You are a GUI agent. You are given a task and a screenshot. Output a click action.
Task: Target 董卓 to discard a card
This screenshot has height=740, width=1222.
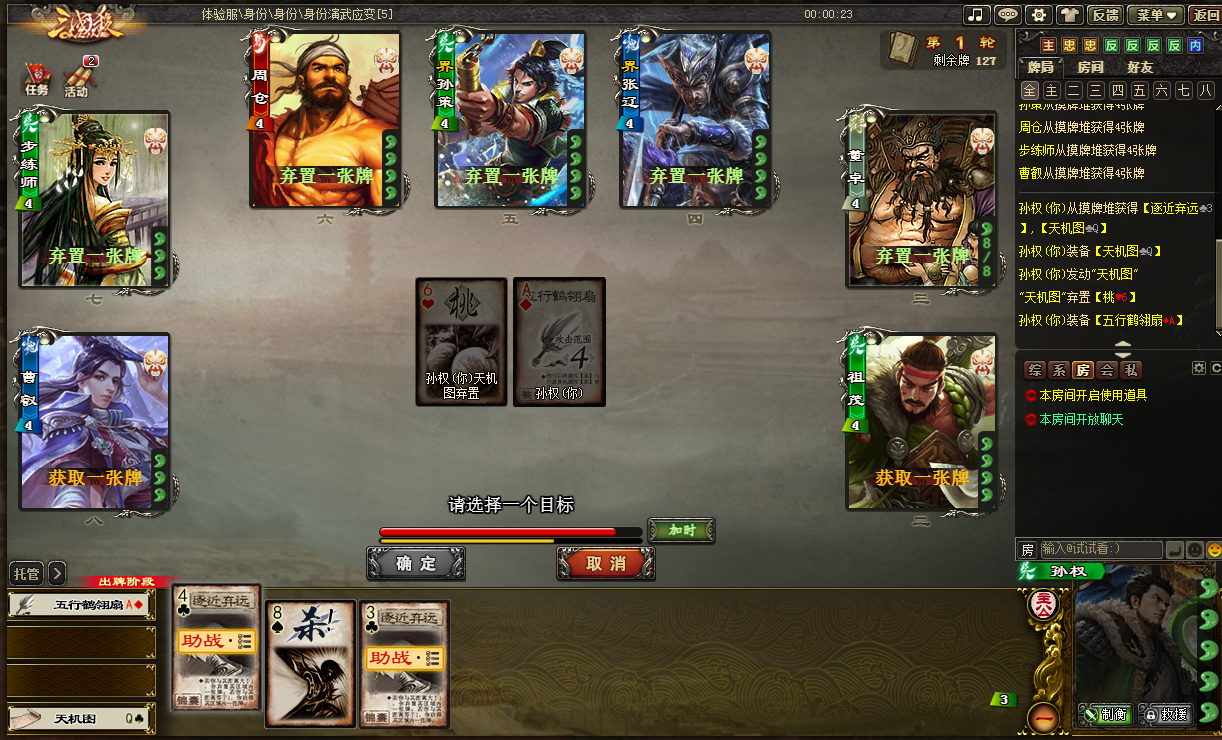point(920,200)
